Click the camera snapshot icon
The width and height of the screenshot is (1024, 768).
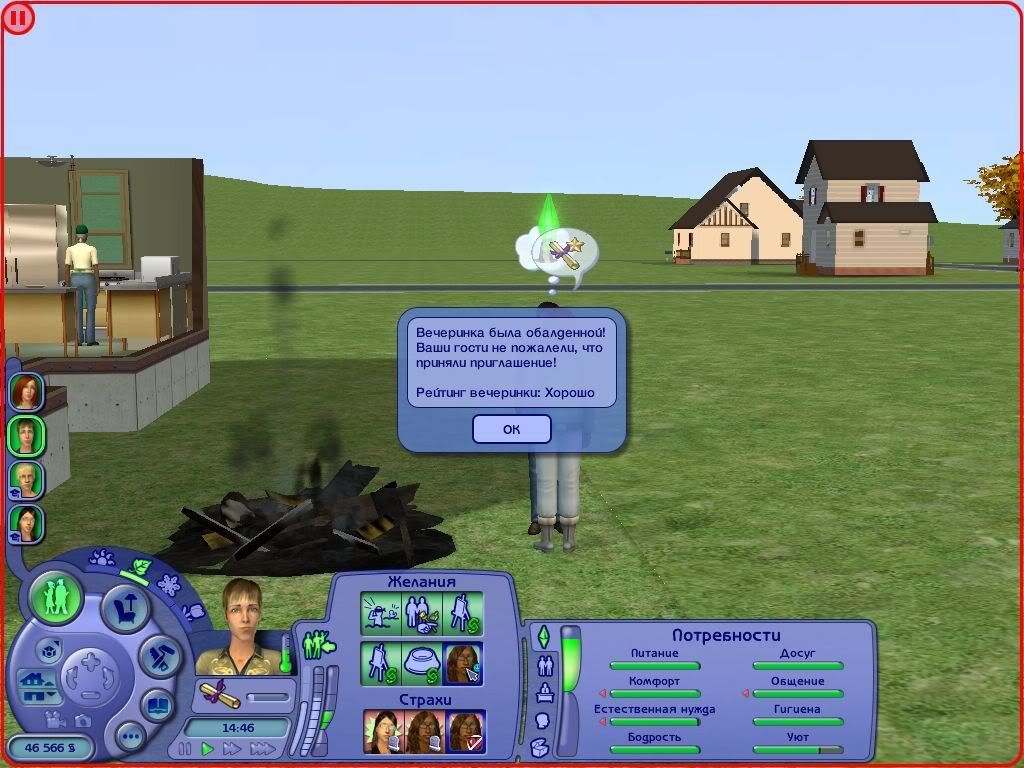coord(82,720)
